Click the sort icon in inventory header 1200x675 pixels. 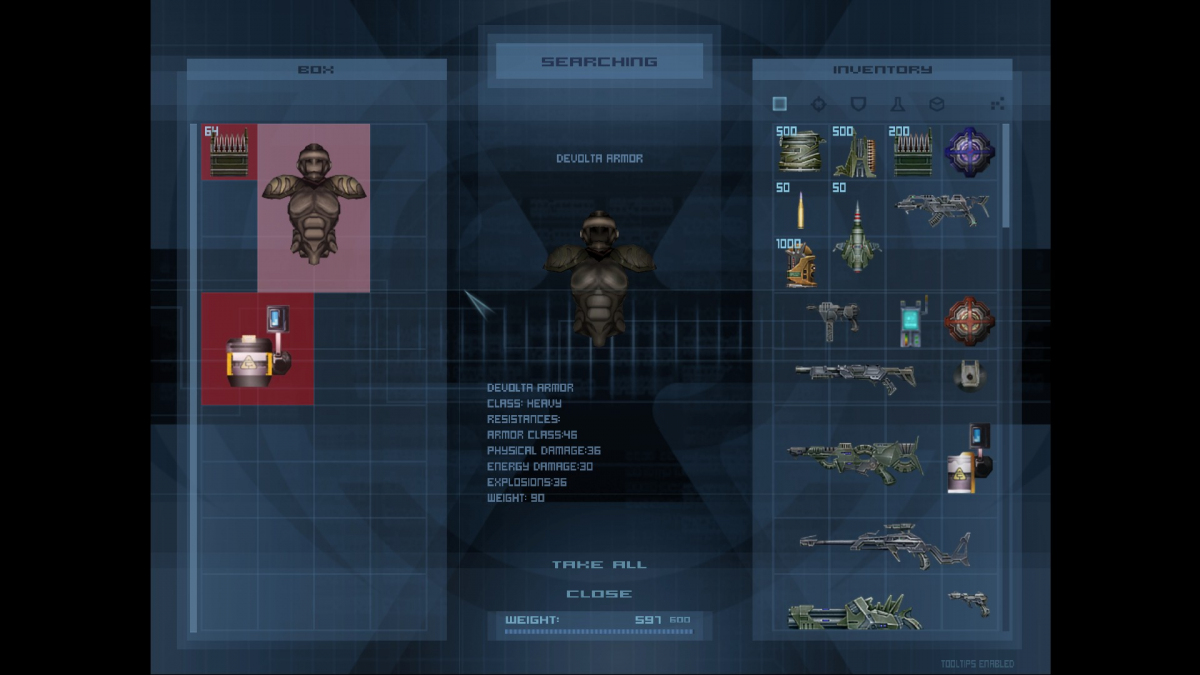(997, 104)
